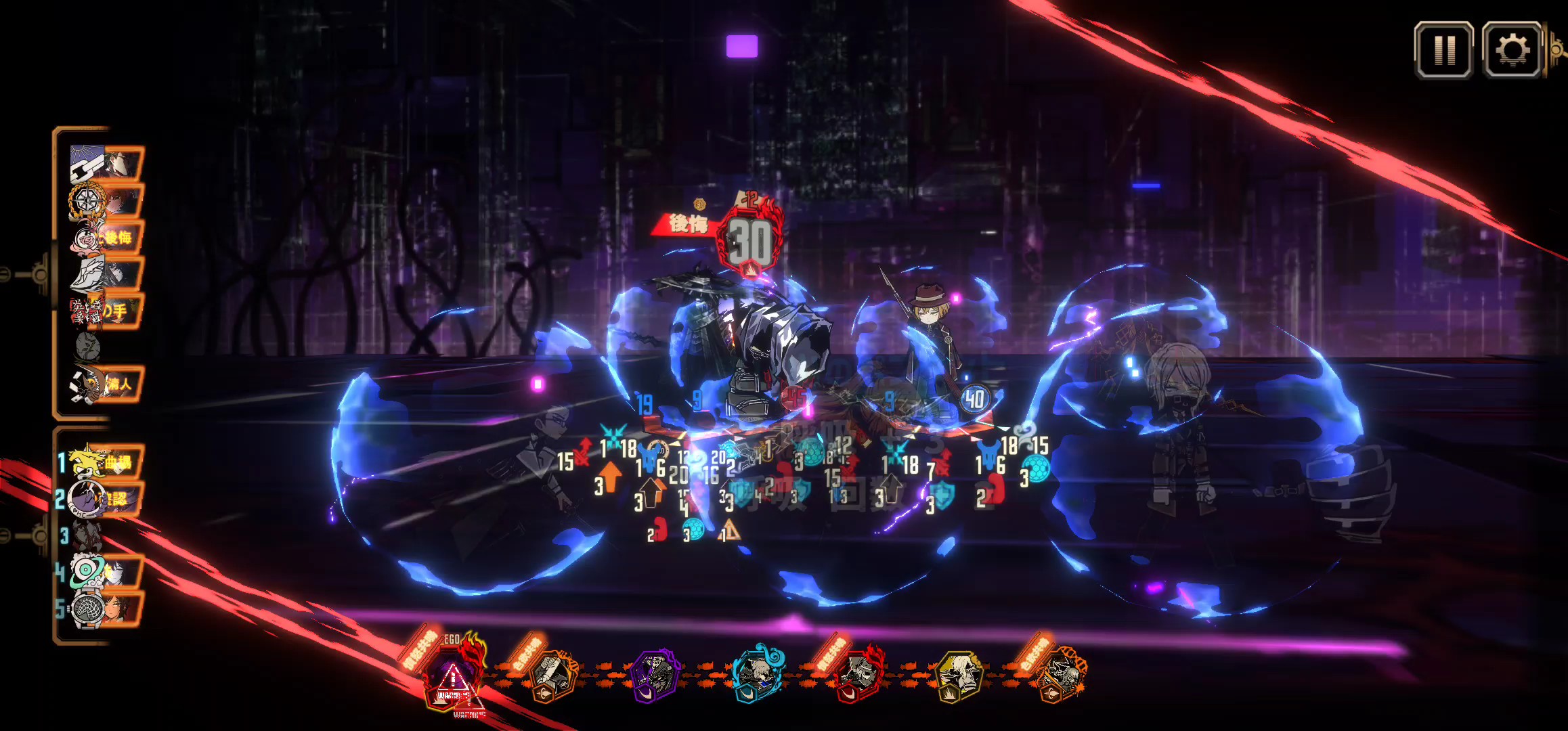Open the gear settings menu
This screenshot has height=731, width=1568.
1512,49
